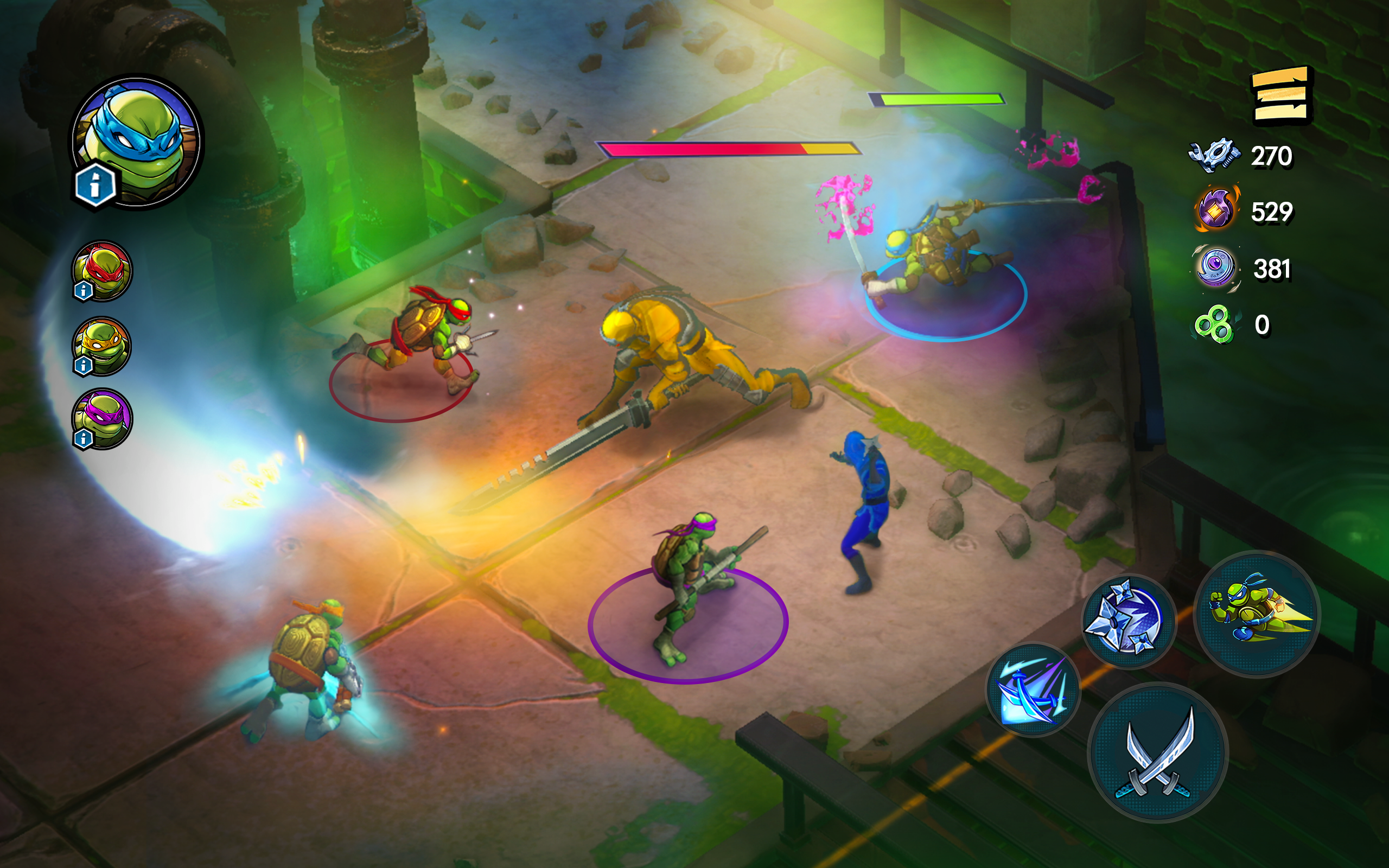The height and width of the screenshot is (868, 1389).
Task: Activate Leonardo's dash ability
Action: pos(1257,613)
